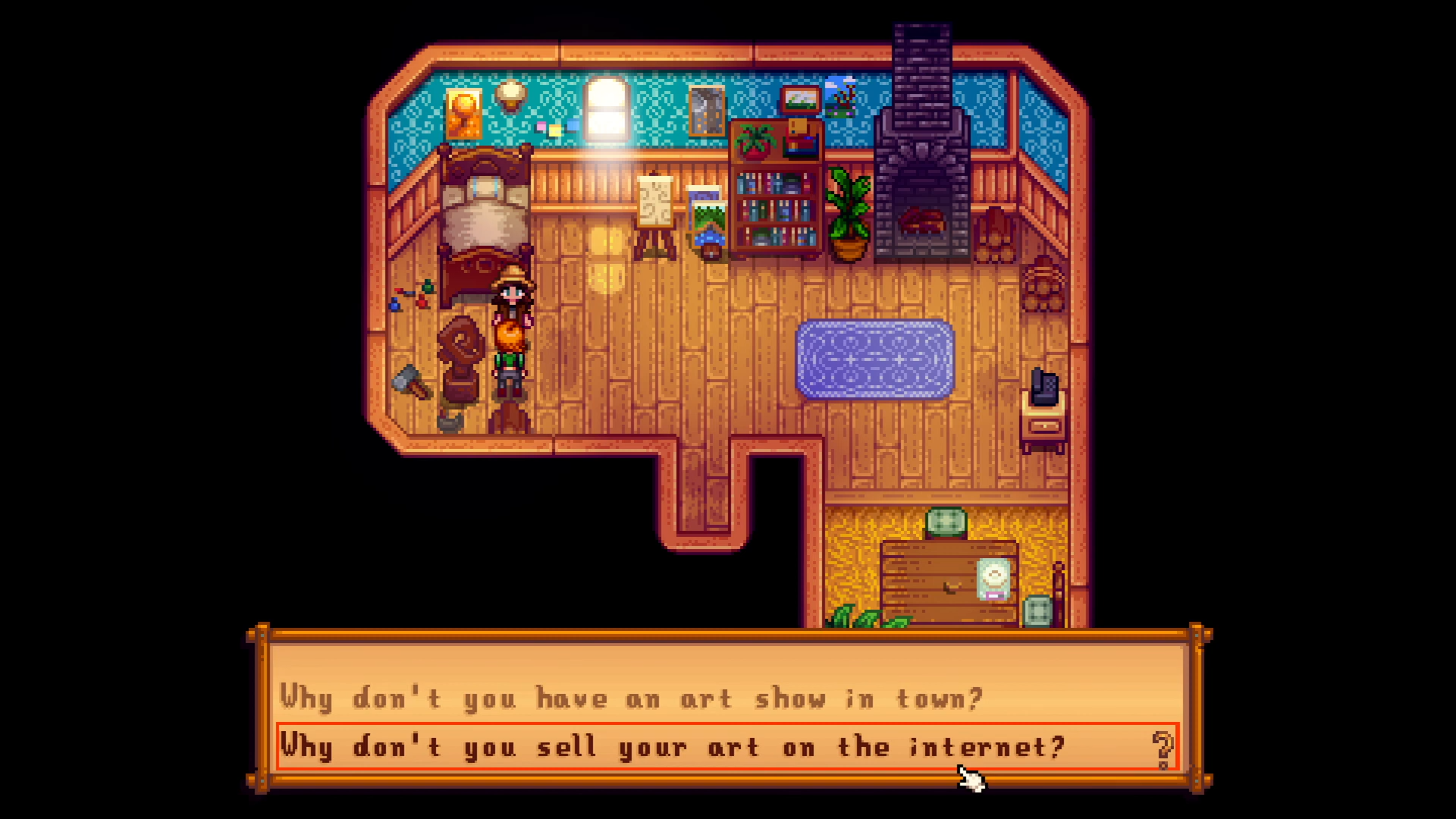This screenshot has width=1456, height=819.
Task: Click the easel with the blank canvas
Action: [x=654, y=205]
